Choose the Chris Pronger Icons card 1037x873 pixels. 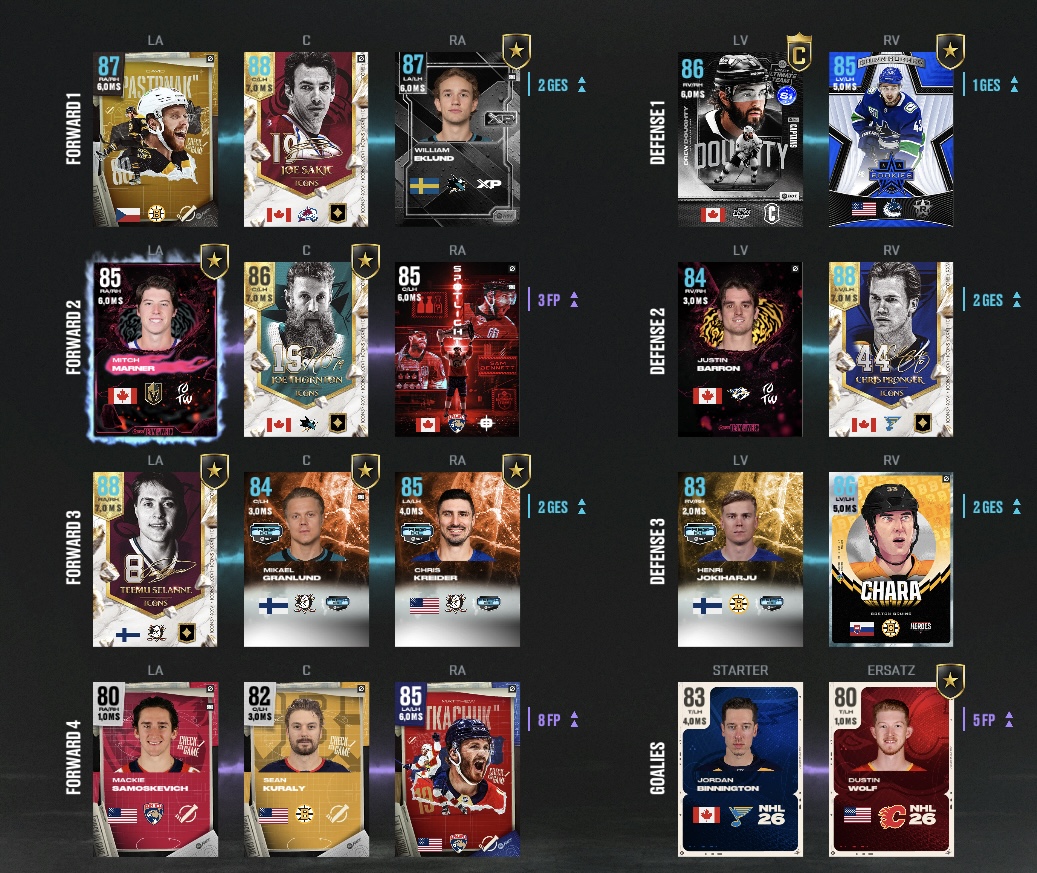891,349
